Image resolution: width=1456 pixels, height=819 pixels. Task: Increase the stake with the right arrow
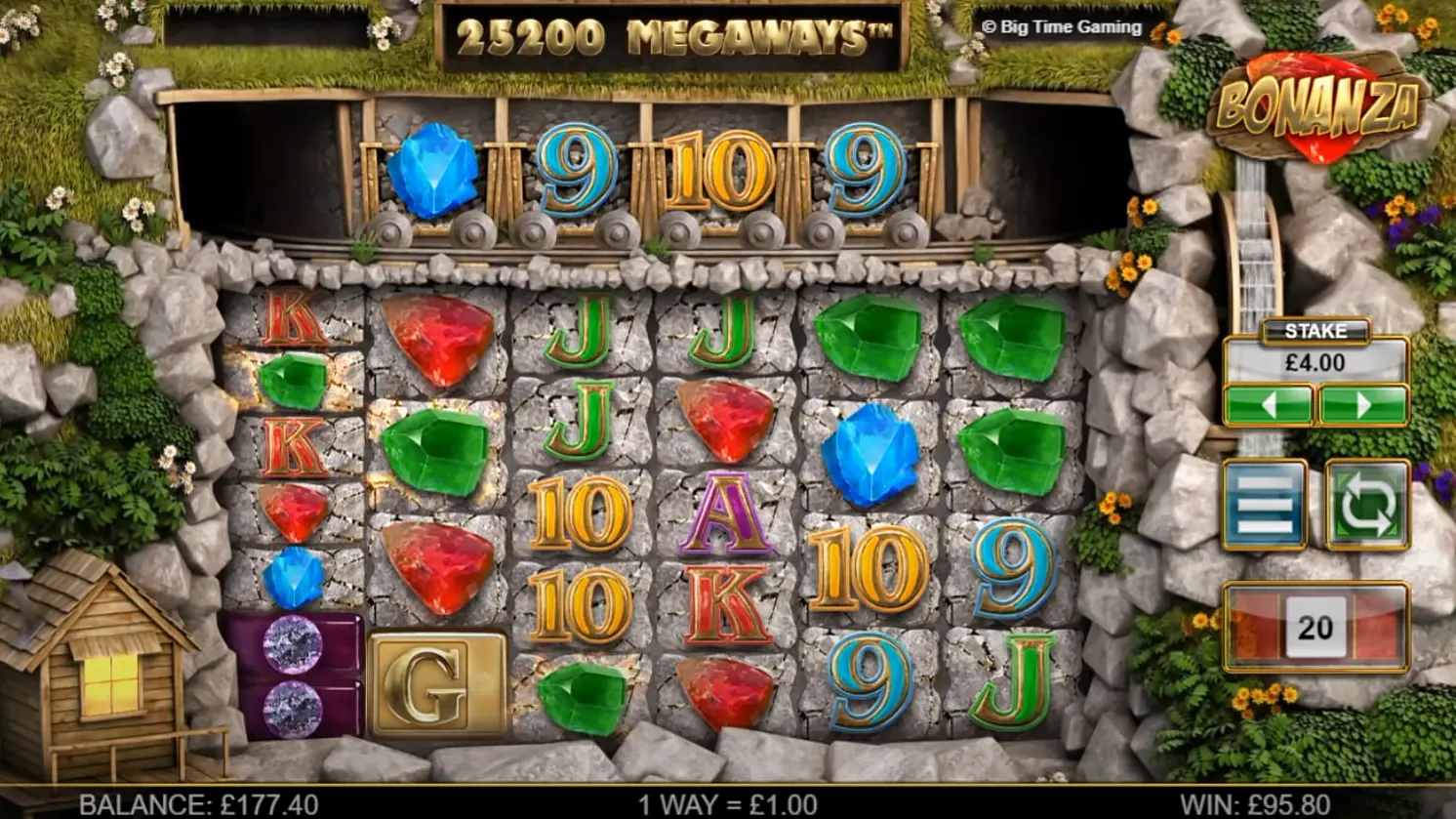click(x=1362, y=404)
